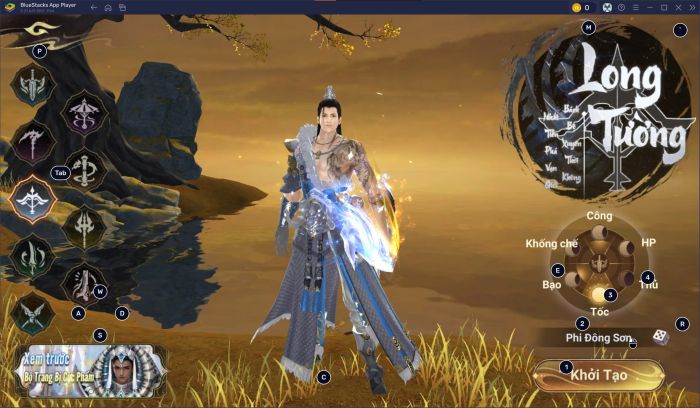Select the robed figure class icon
The height and width of the screenshot is (408, 700).
click(x=84, y=283)
